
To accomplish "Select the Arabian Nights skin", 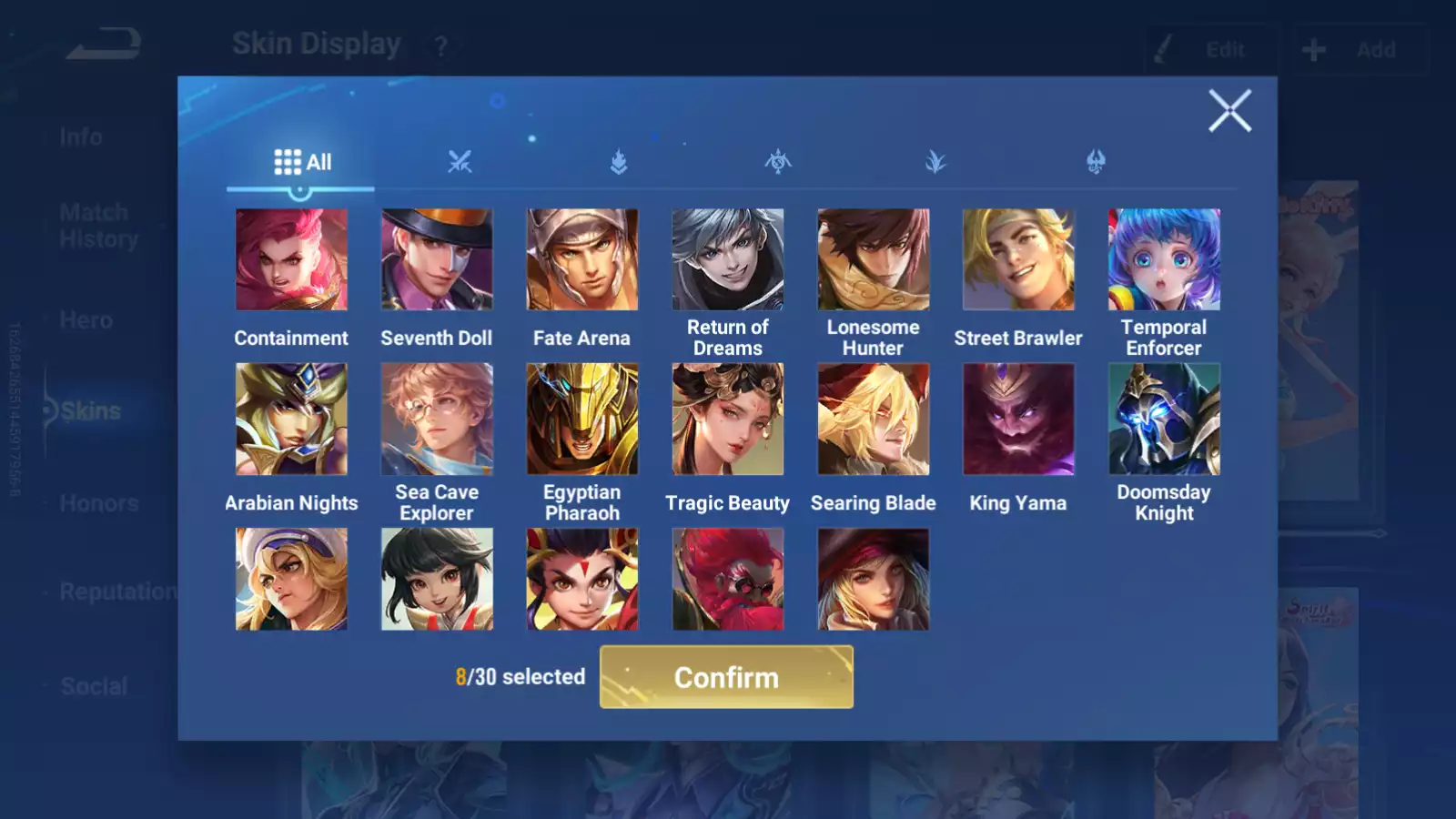I will point(291,420).
